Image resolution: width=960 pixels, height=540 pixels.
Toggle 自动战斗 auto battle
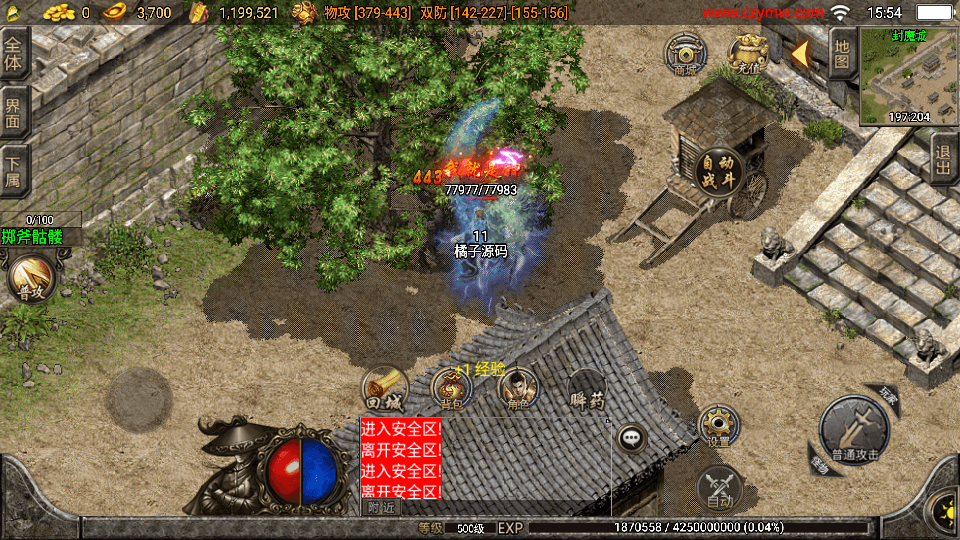[719, 173]
